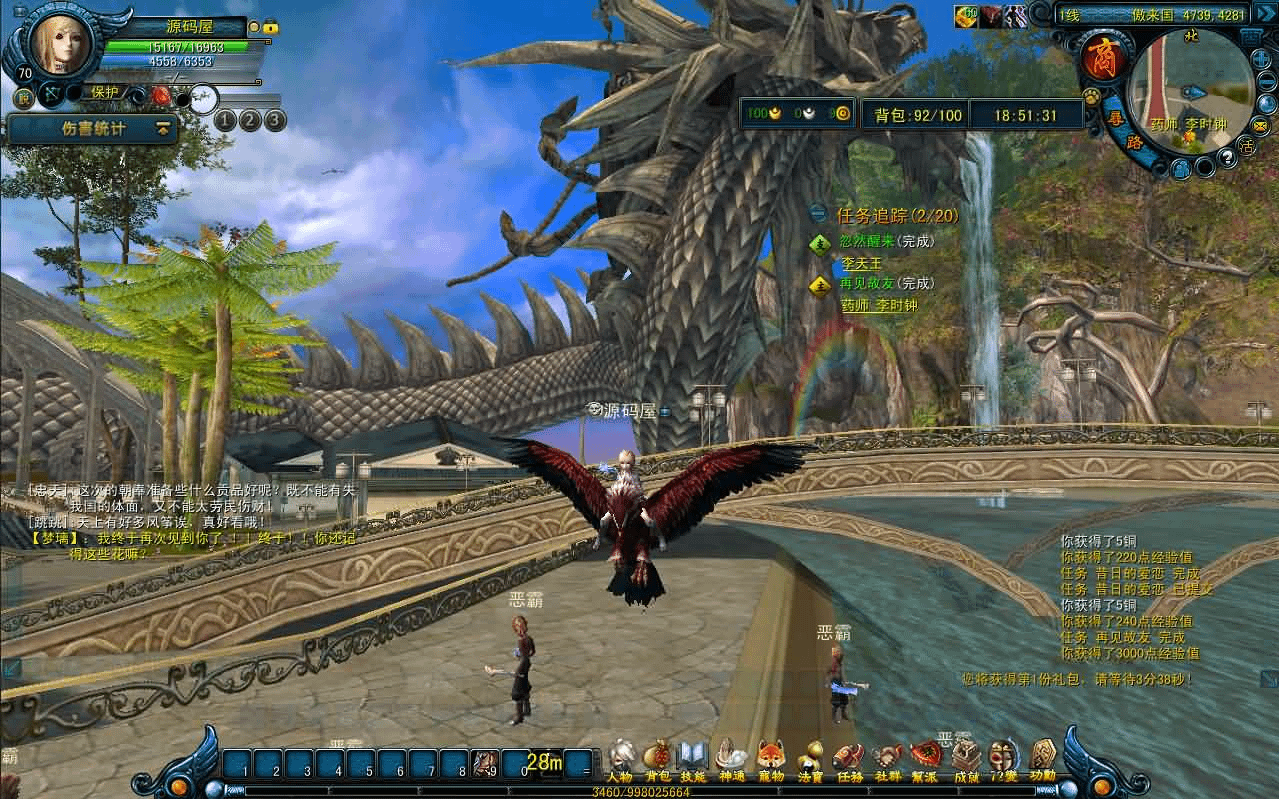Click the 药师 李时钟 quest tracker link
This screenshot has height=799, width=1279.
(x=879, y=306)
